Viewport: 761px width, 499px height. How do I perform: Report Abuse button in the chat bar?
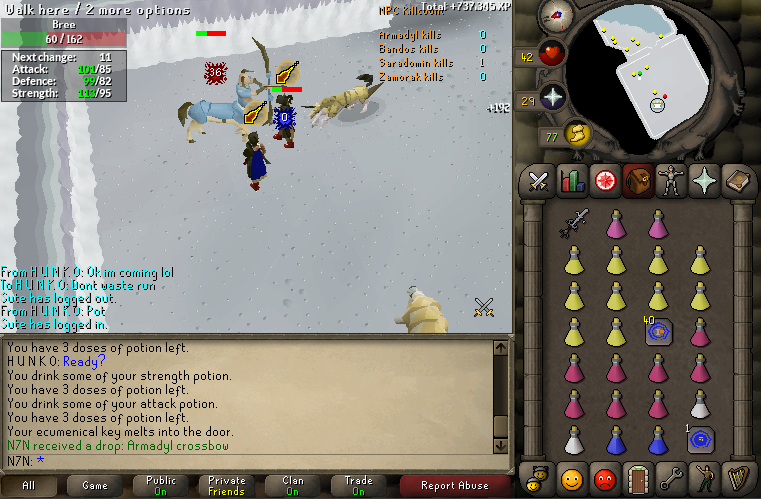point(455,486)
